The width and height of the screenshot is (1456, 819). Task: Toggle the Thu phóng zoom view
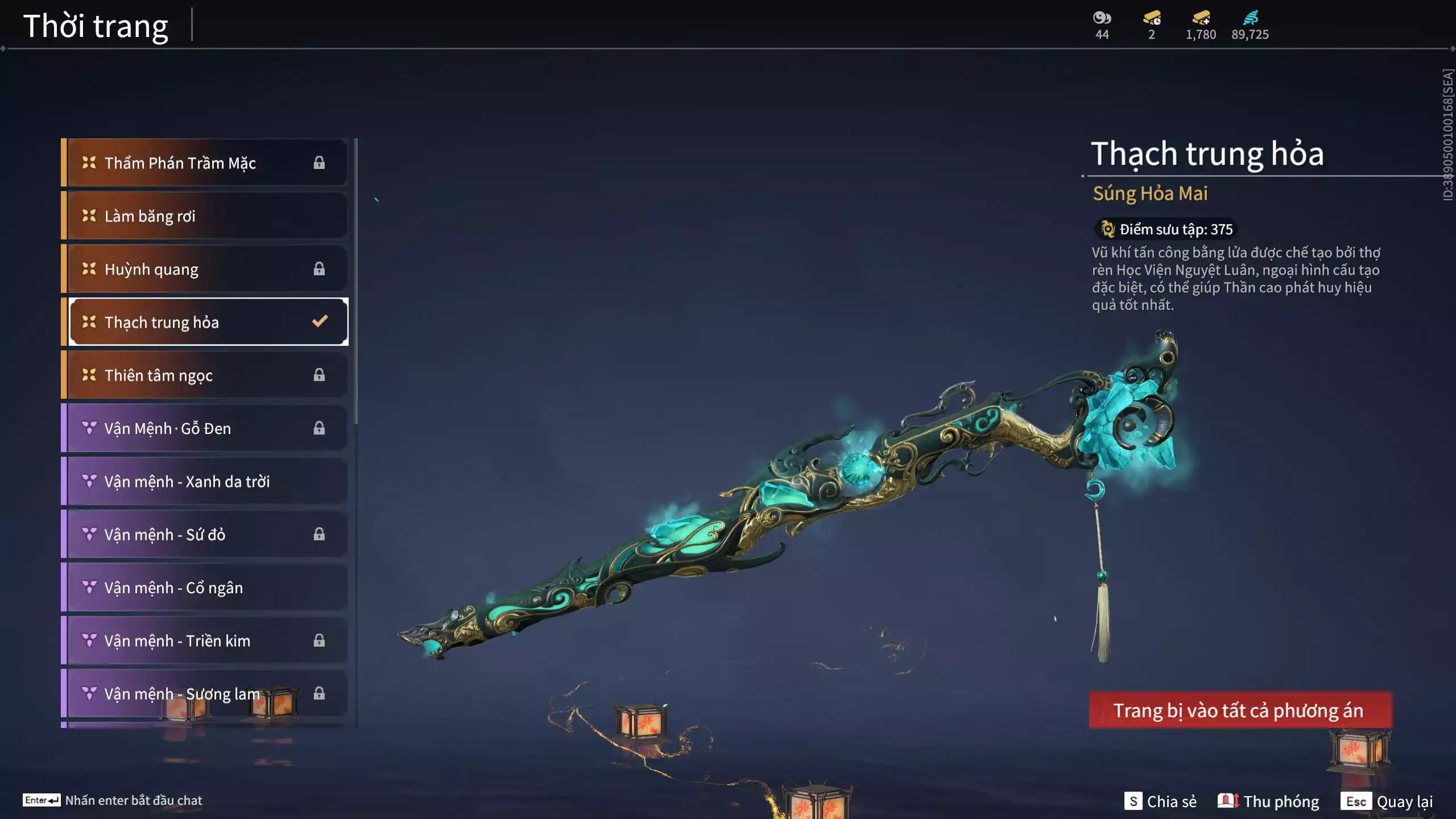coord(1269,801)
